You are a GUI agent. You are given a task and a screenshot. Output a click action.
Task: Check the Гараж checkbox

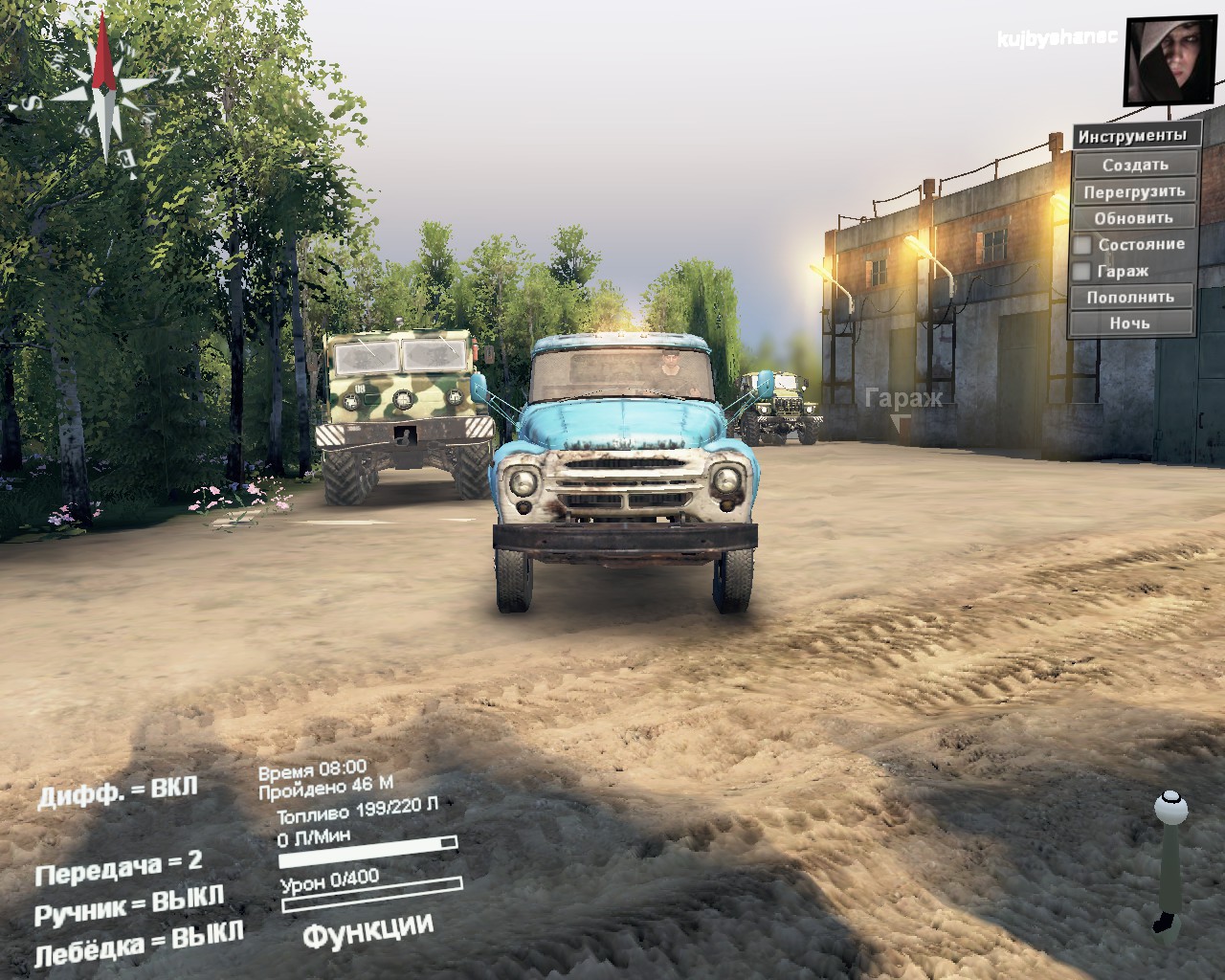click(1084, 271)
